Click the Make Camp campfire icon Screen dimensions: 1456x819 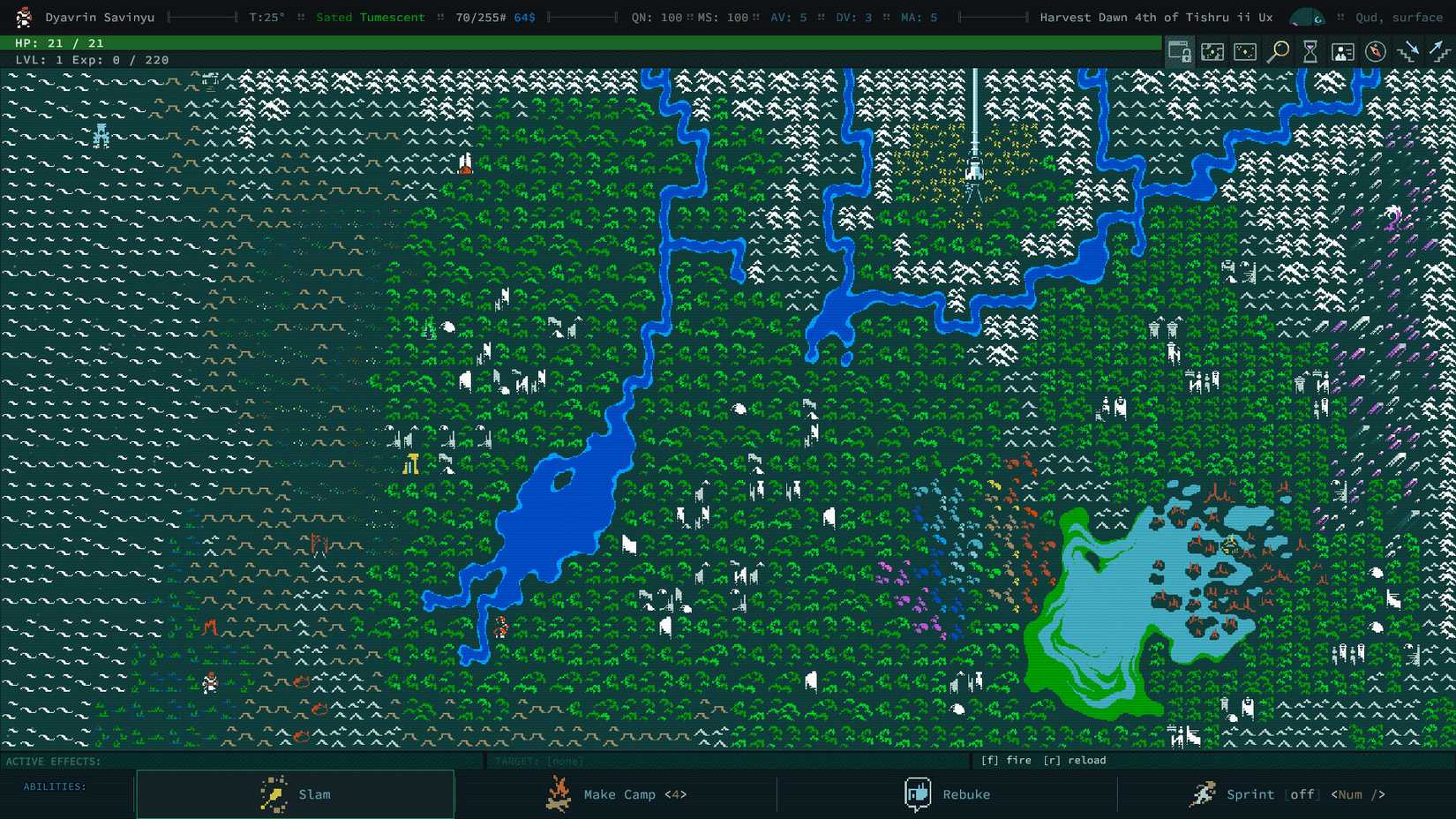(x=559, y=793)
